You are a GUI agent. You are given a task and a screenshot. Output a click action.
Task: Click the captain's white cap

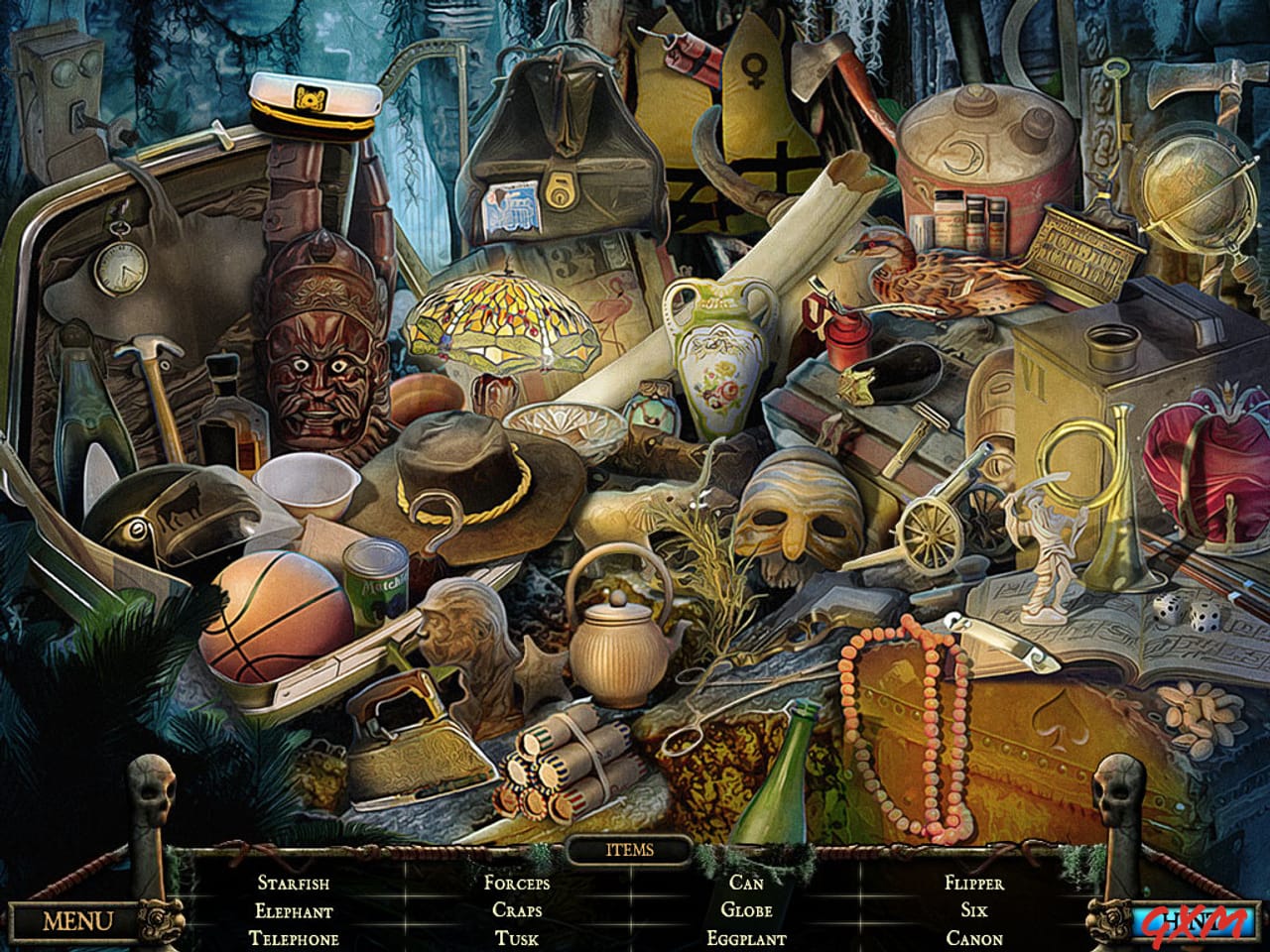pyautogui.click(x=313, y=104)
